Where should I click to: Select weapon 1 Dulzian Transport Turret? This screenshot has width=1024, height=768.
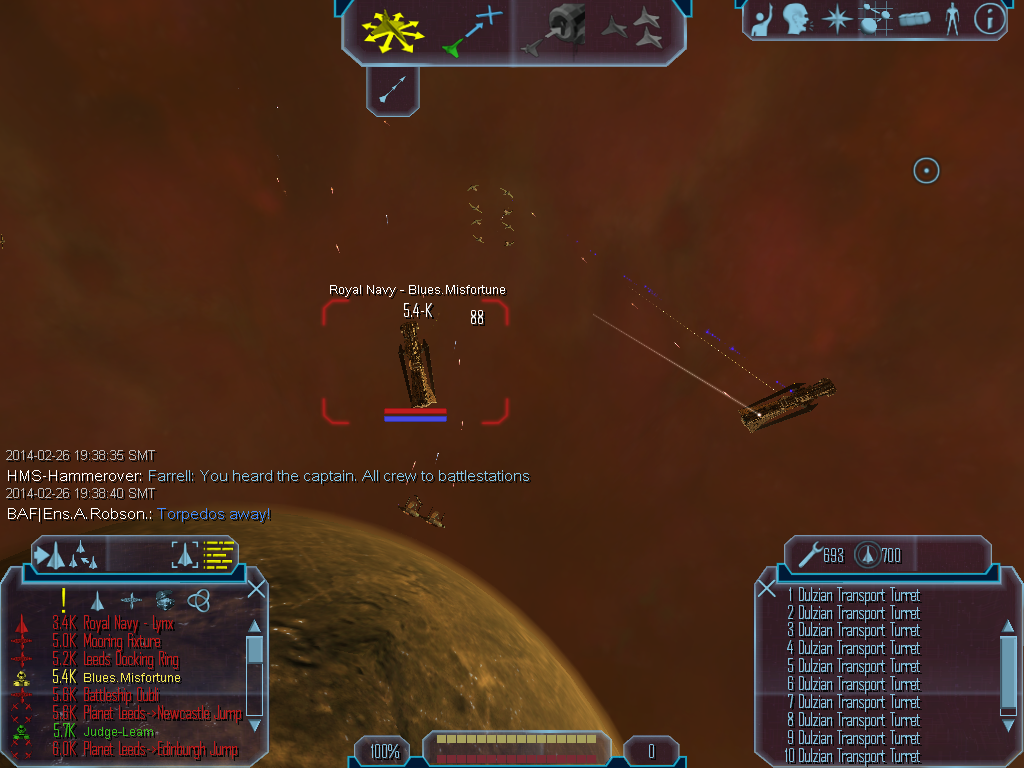(x=853, y=595)
